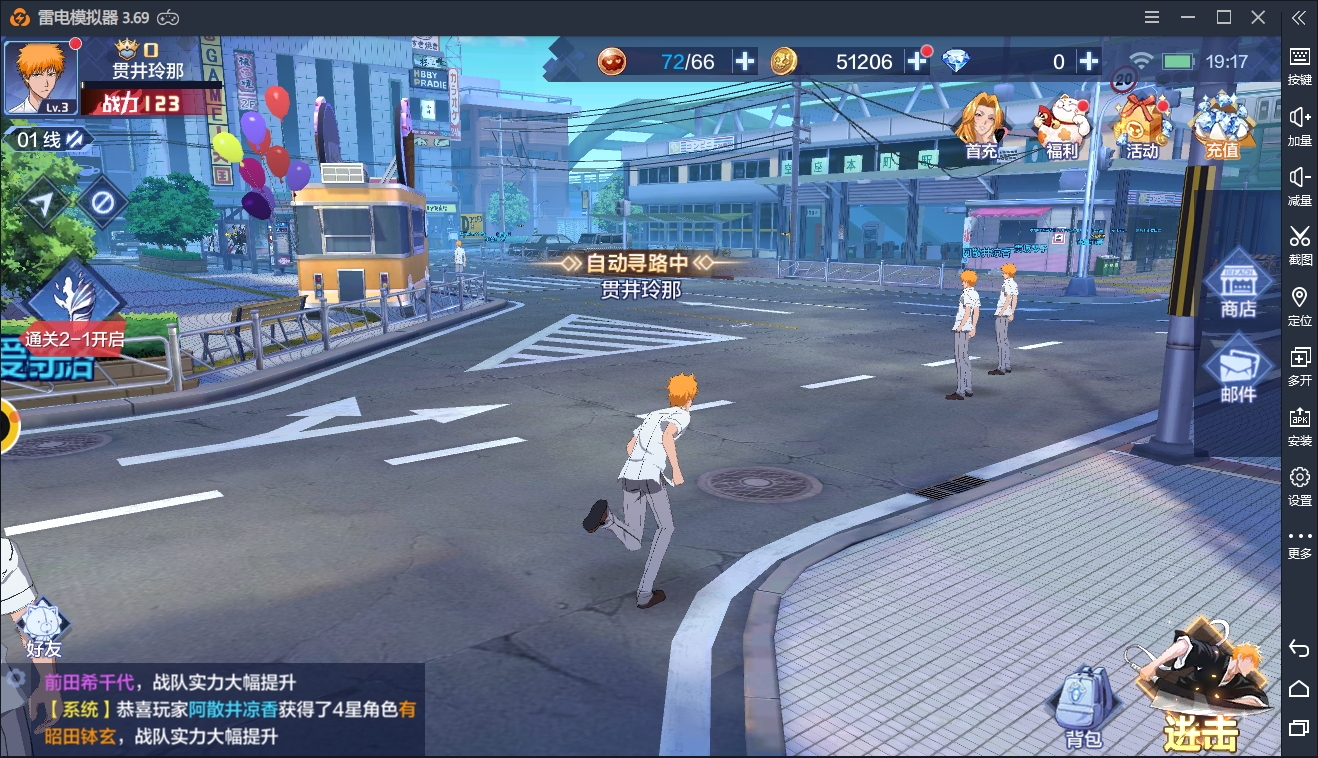This screenshot has width=1318, height=758.
Task: Open the 邮件 mailbox
Action: 1237,370
